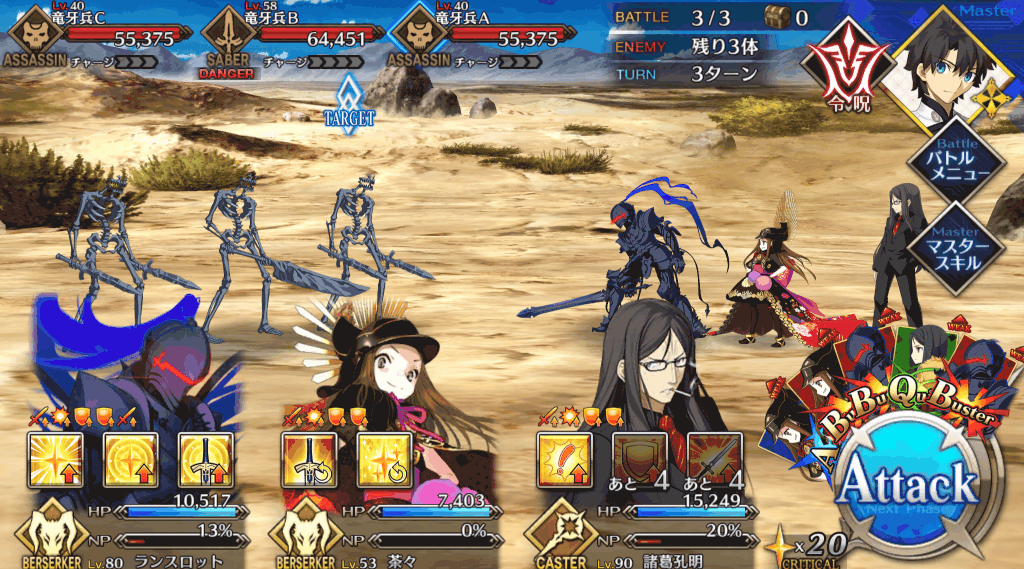Use Chacha's sword skill with cycle arrow
The height and width of the screenshot is (569, 1024).
[309, 459]
